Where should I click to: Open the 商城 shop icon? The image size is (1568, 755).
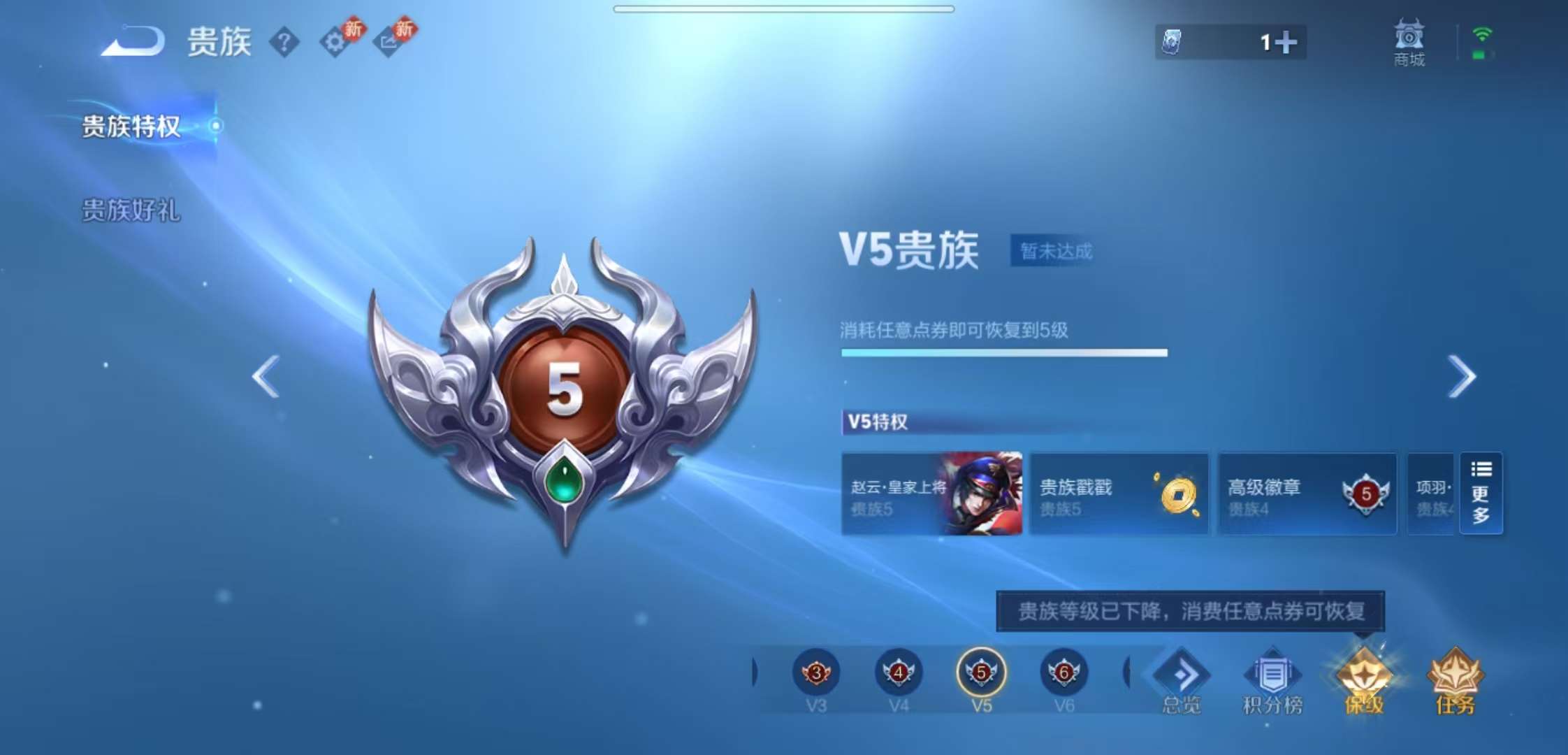(1409, 43)
